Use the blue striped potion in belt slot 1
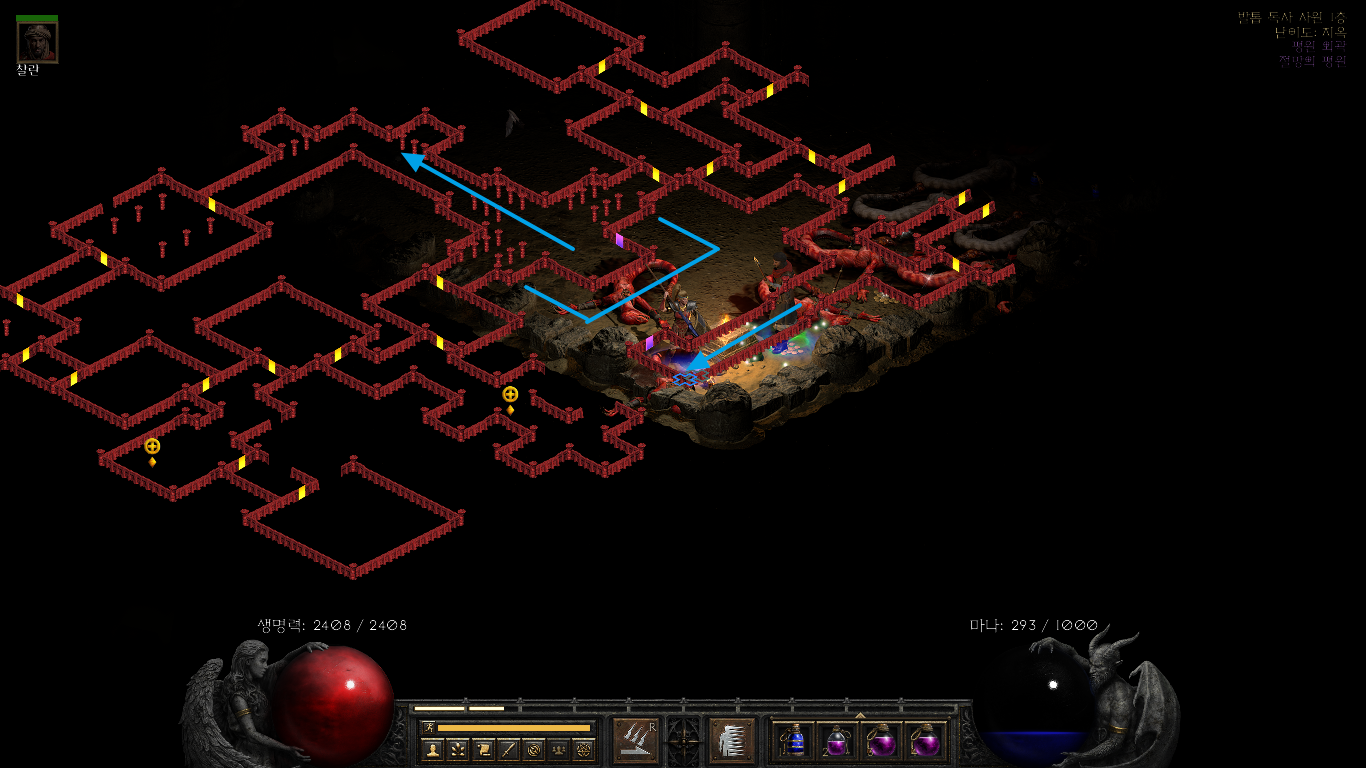 point(794,741)
